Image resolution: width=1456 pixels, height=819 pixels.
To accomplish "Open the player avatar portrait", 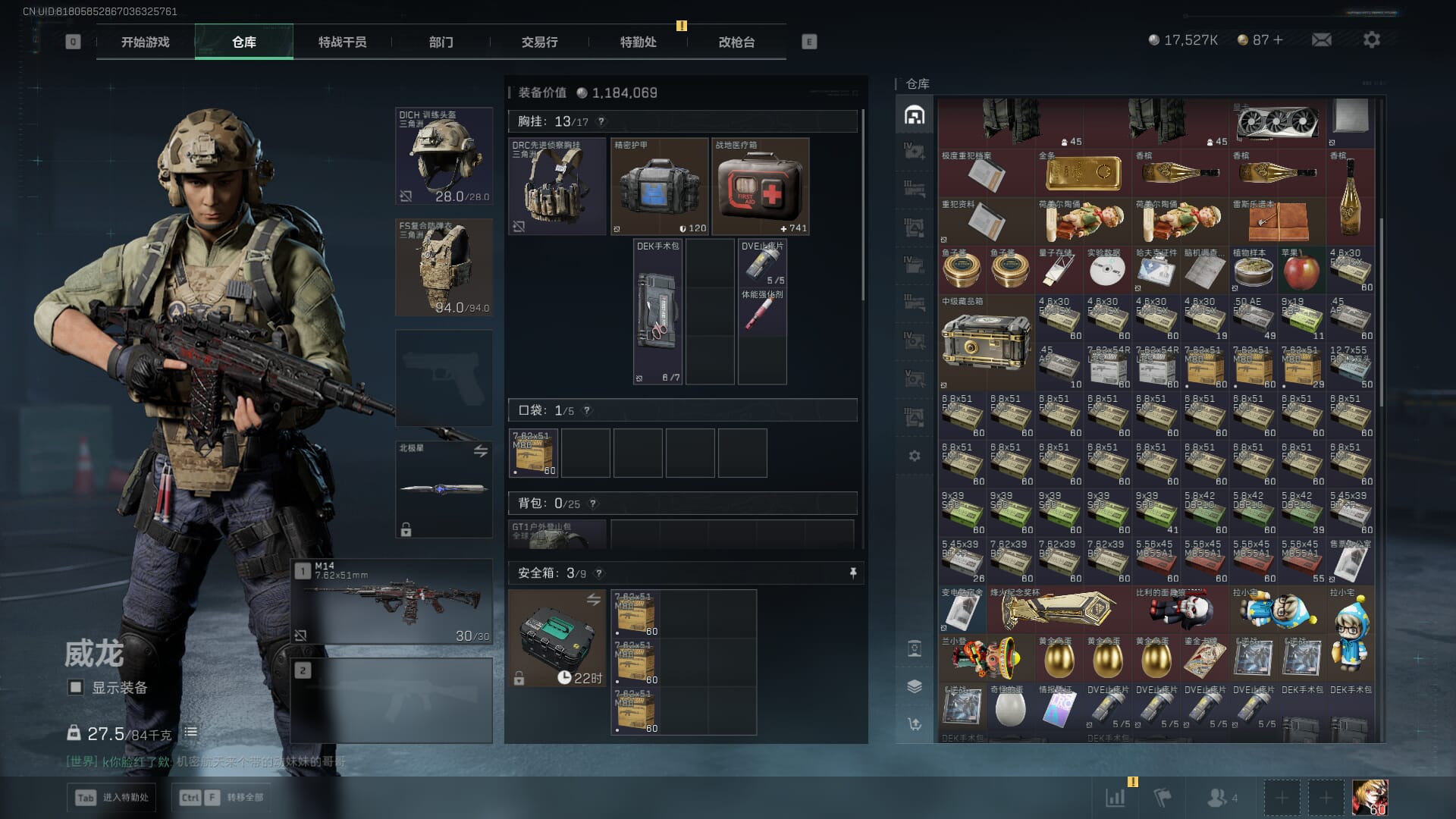I will tap(1370, 798).
